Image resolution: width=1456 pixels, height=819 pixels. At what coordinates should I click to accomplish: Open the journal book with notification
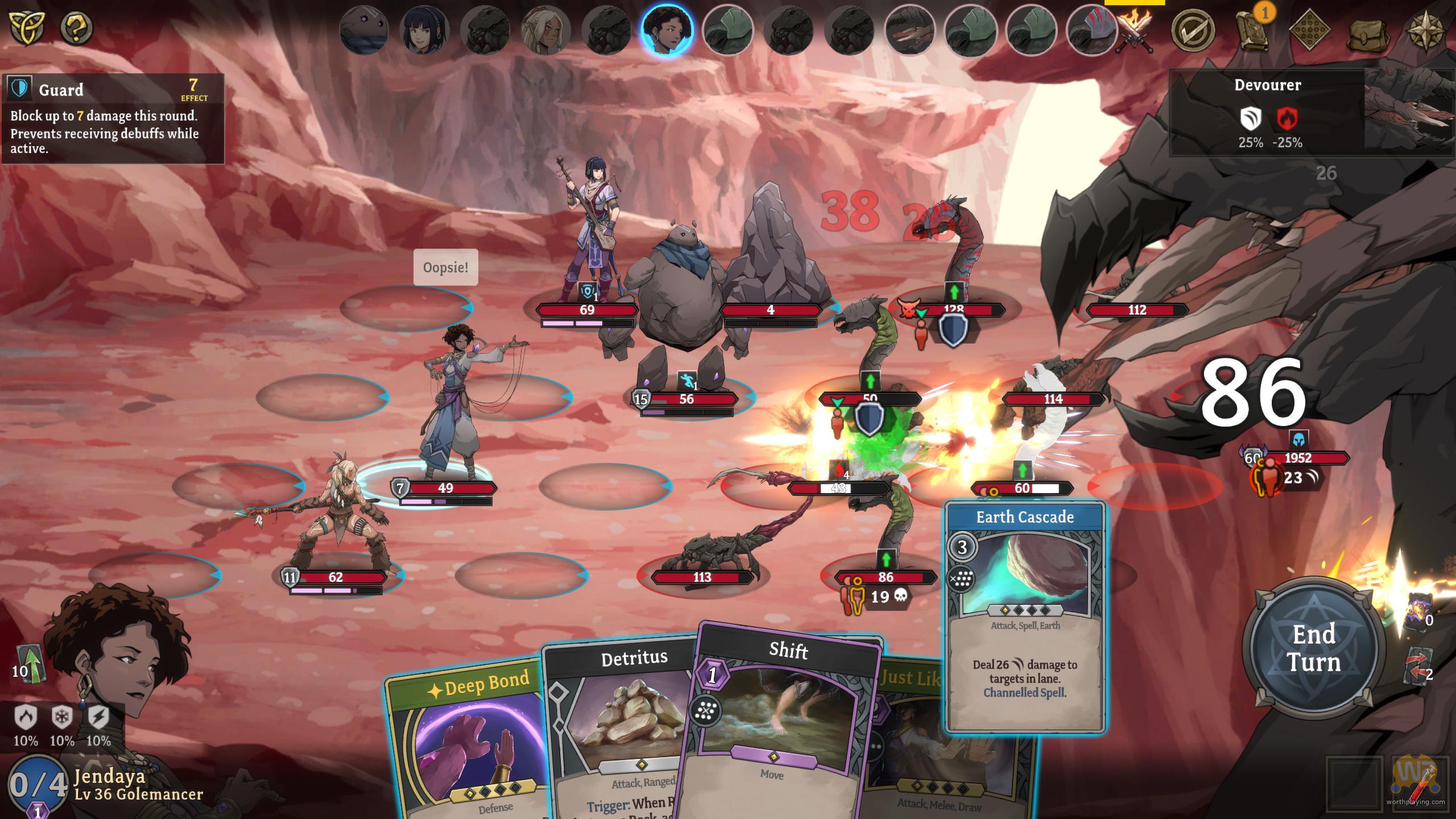tap(1252, 30)
